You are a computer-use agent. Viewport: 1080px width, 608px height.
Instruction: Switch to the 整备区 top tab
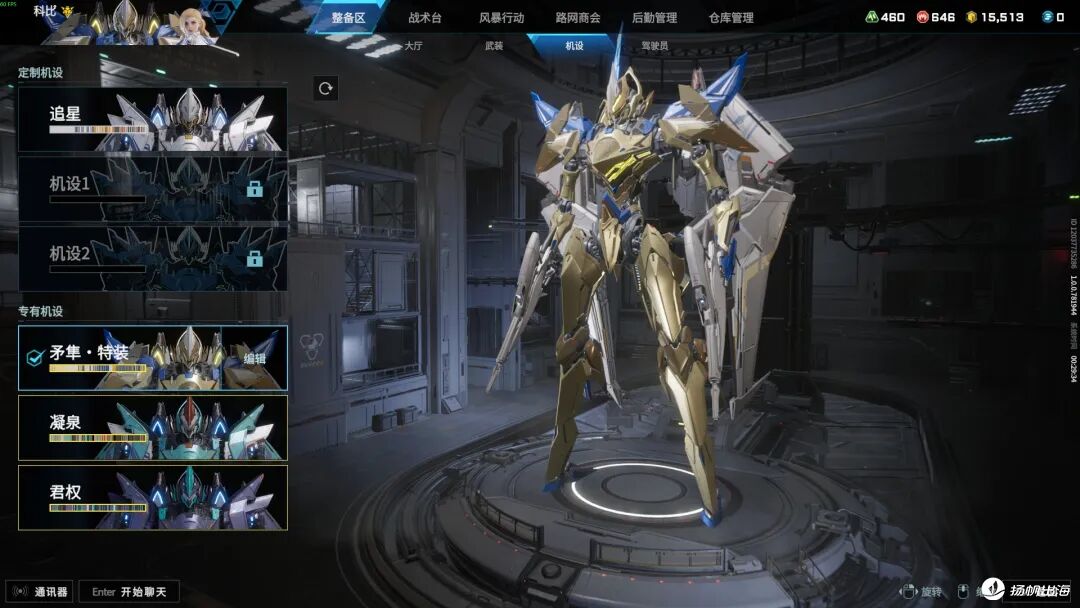349,18
